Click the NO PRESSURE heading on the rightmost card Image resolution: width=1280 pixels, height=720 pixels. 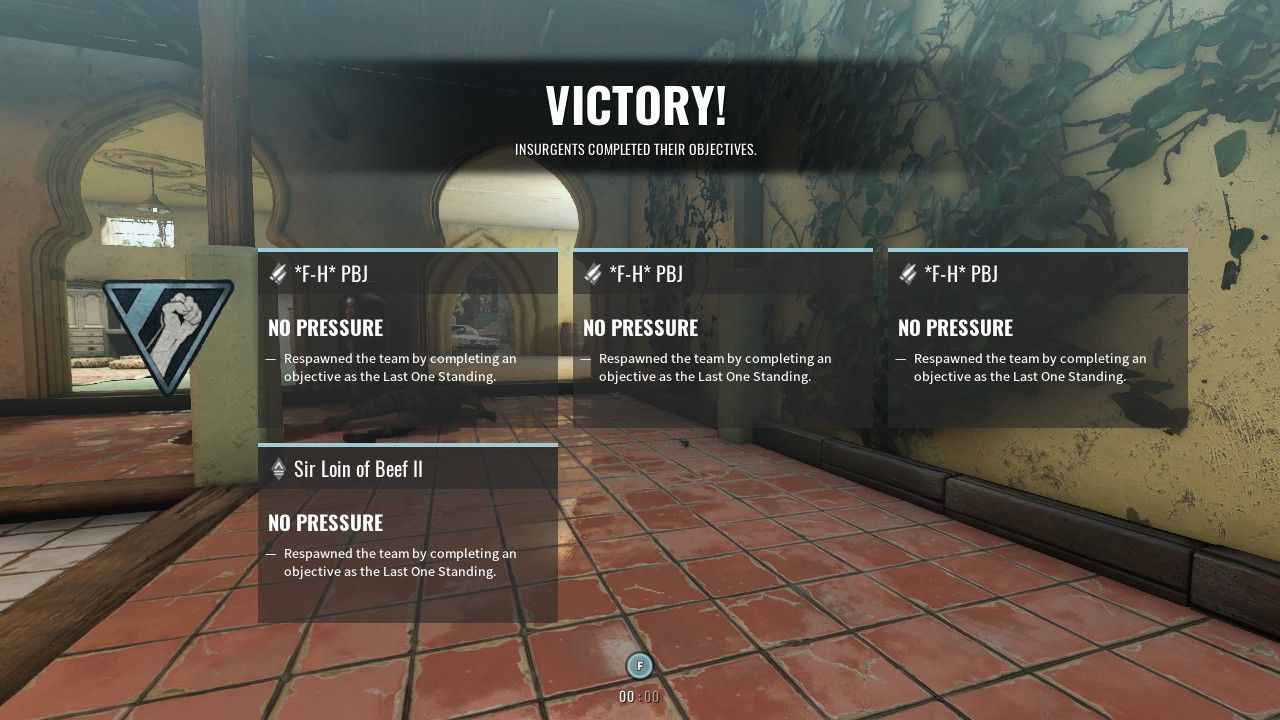click(x=953, y=327)
